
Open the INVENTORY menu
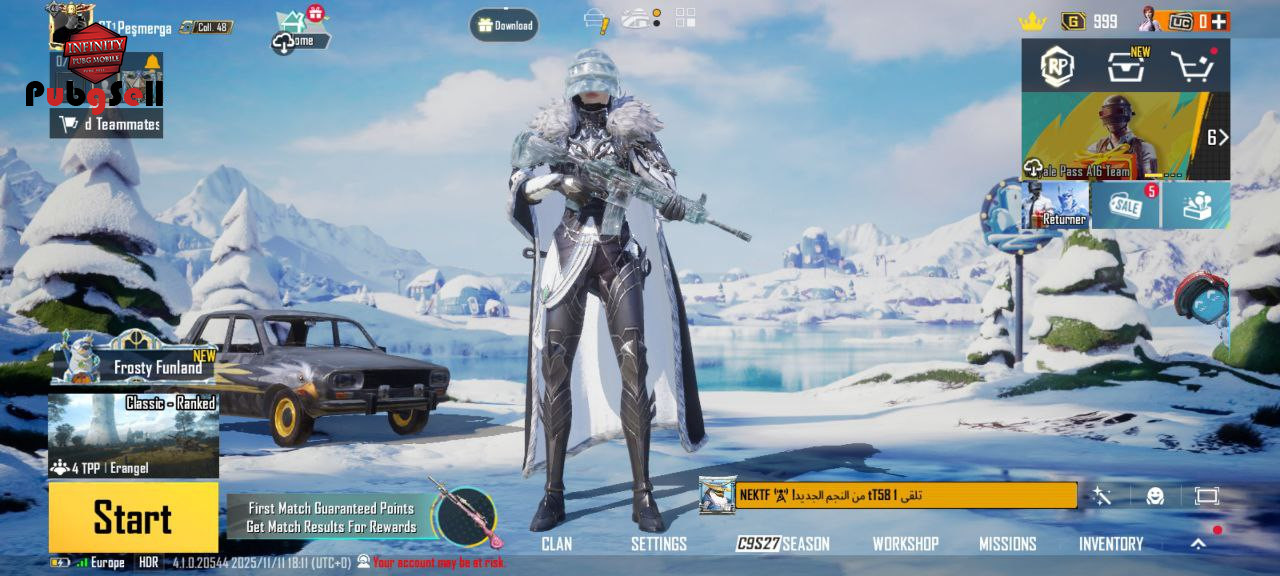click(1110, 544)
